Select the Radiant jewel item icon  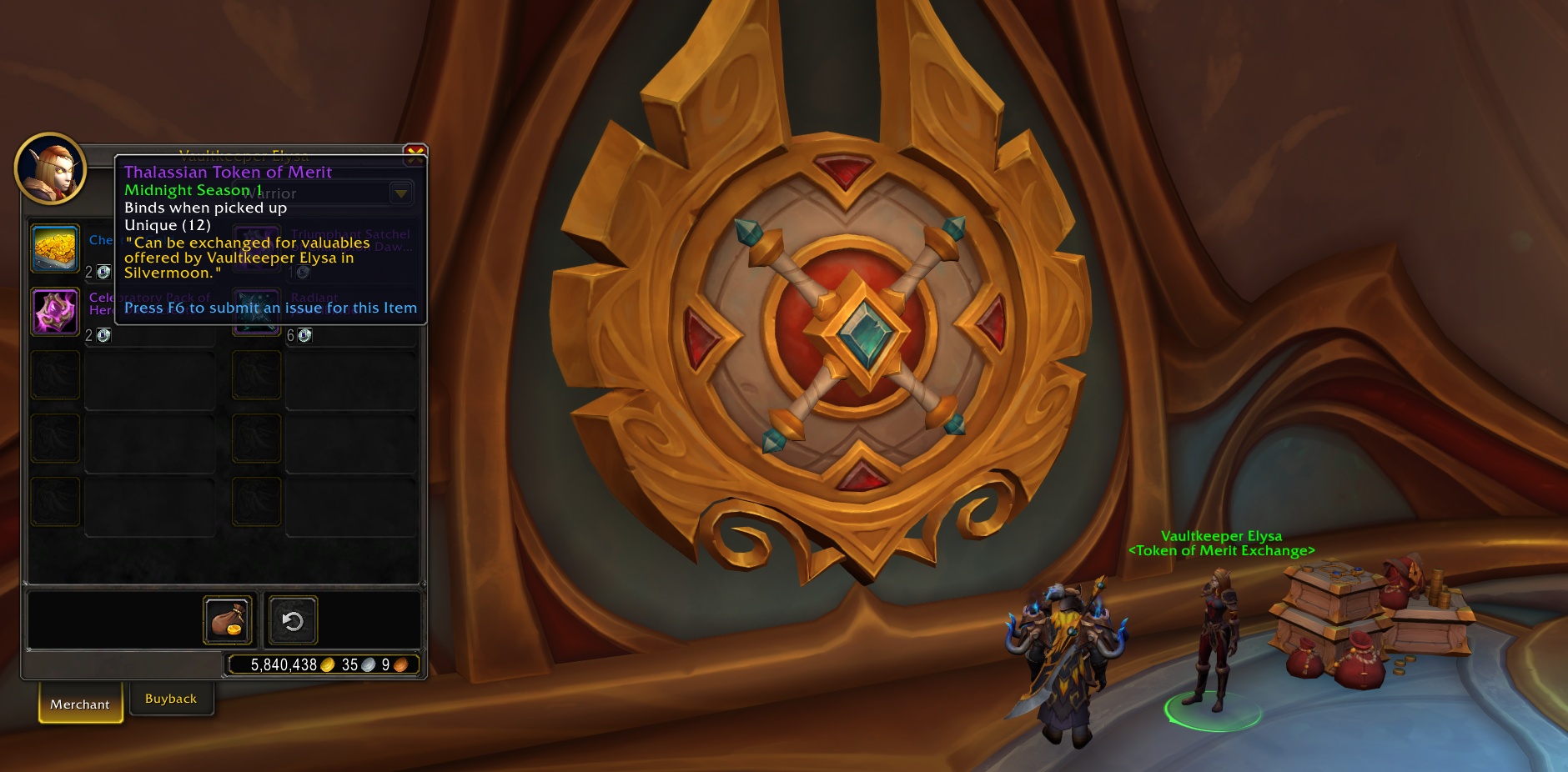[257, 310]
